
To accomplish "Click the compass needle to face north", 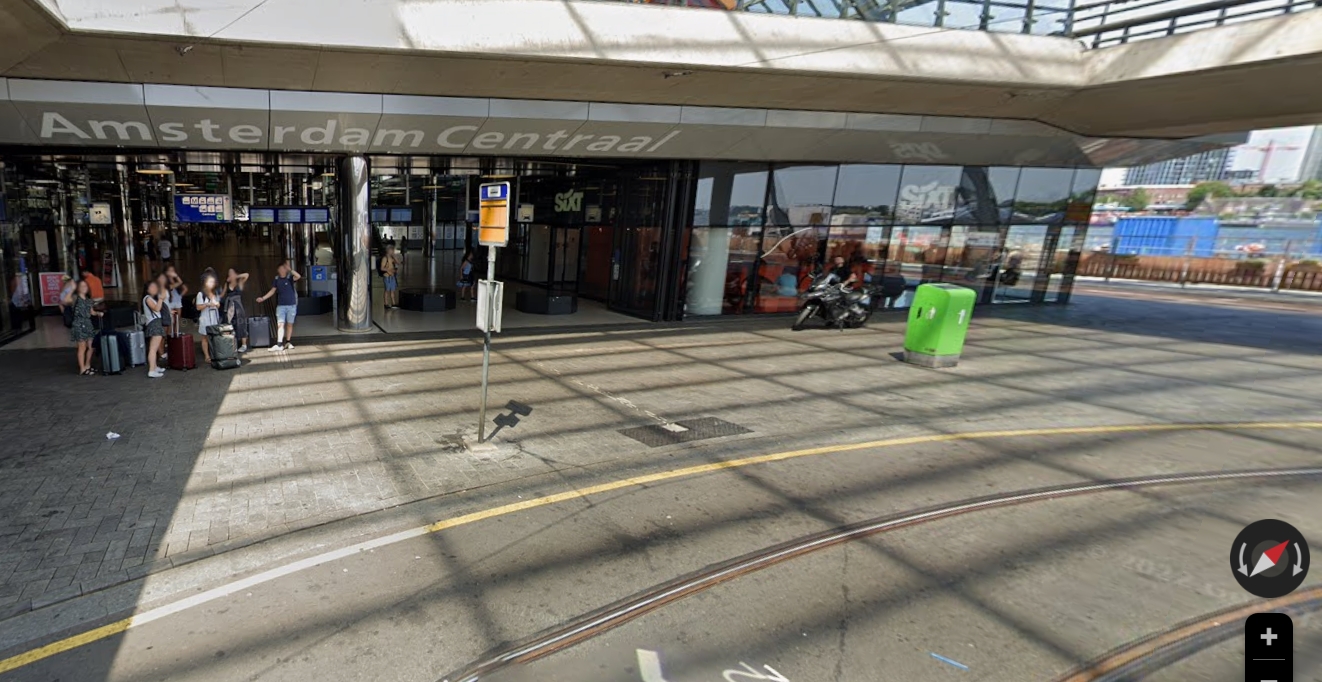I will pyautogui.click(x=1269, y=558).
